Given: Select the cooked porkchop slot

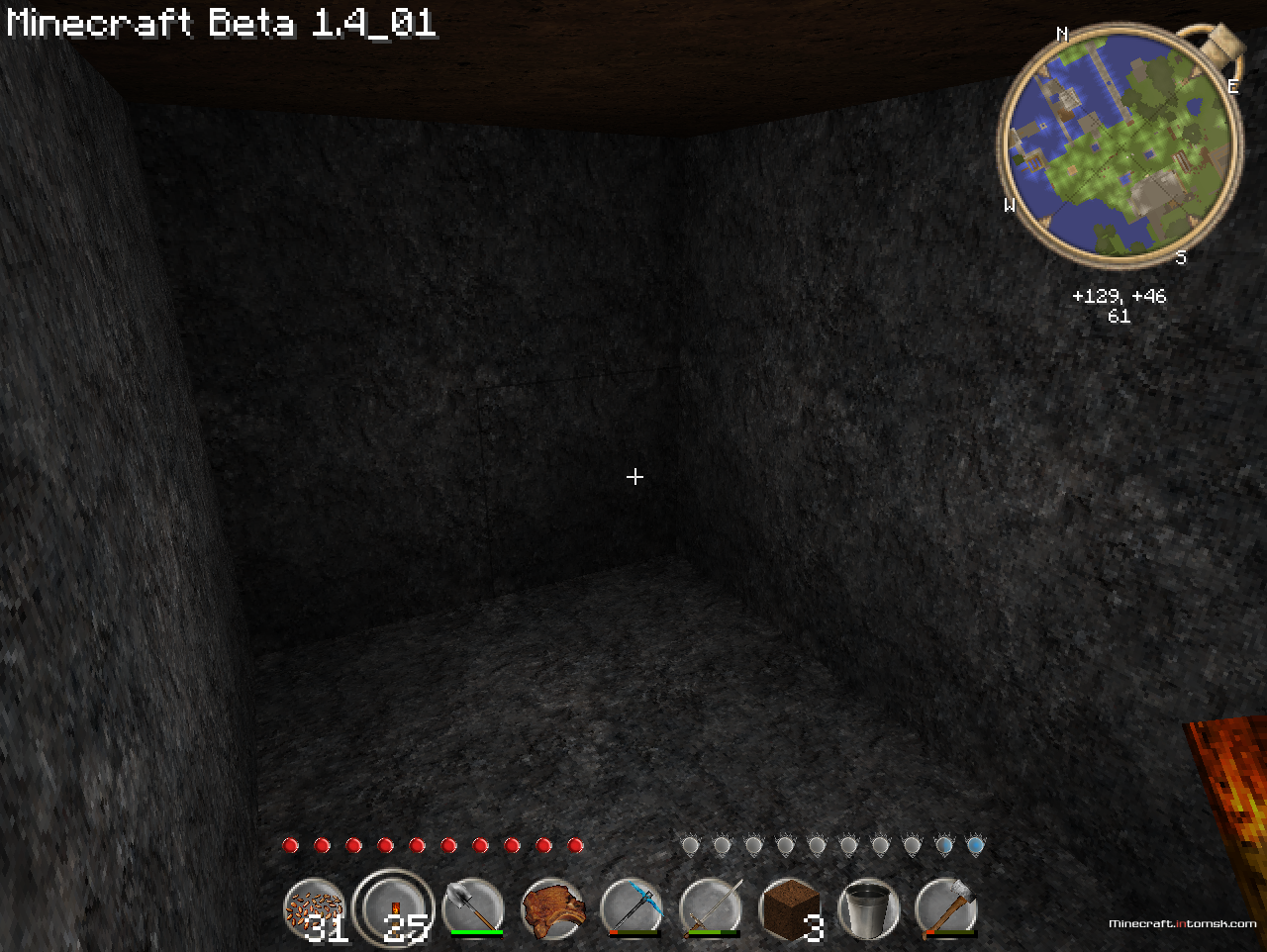Looking at the screenshot, I should [x=552, y=908].
